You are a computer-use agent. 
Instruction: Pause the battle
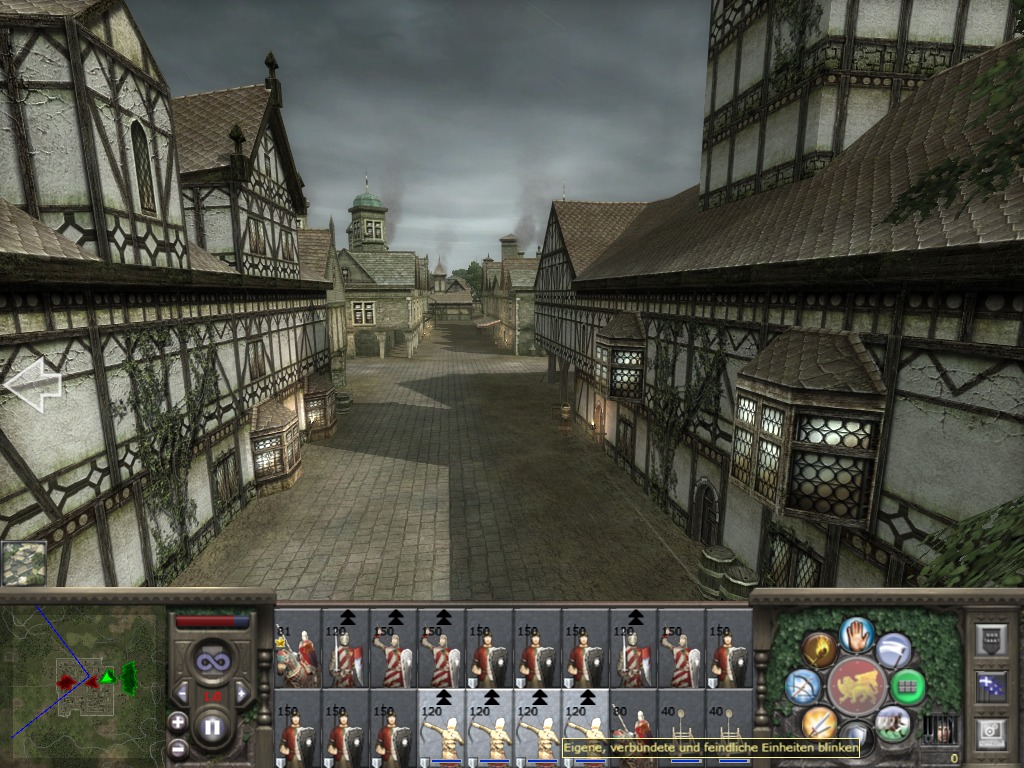[211, 727]
